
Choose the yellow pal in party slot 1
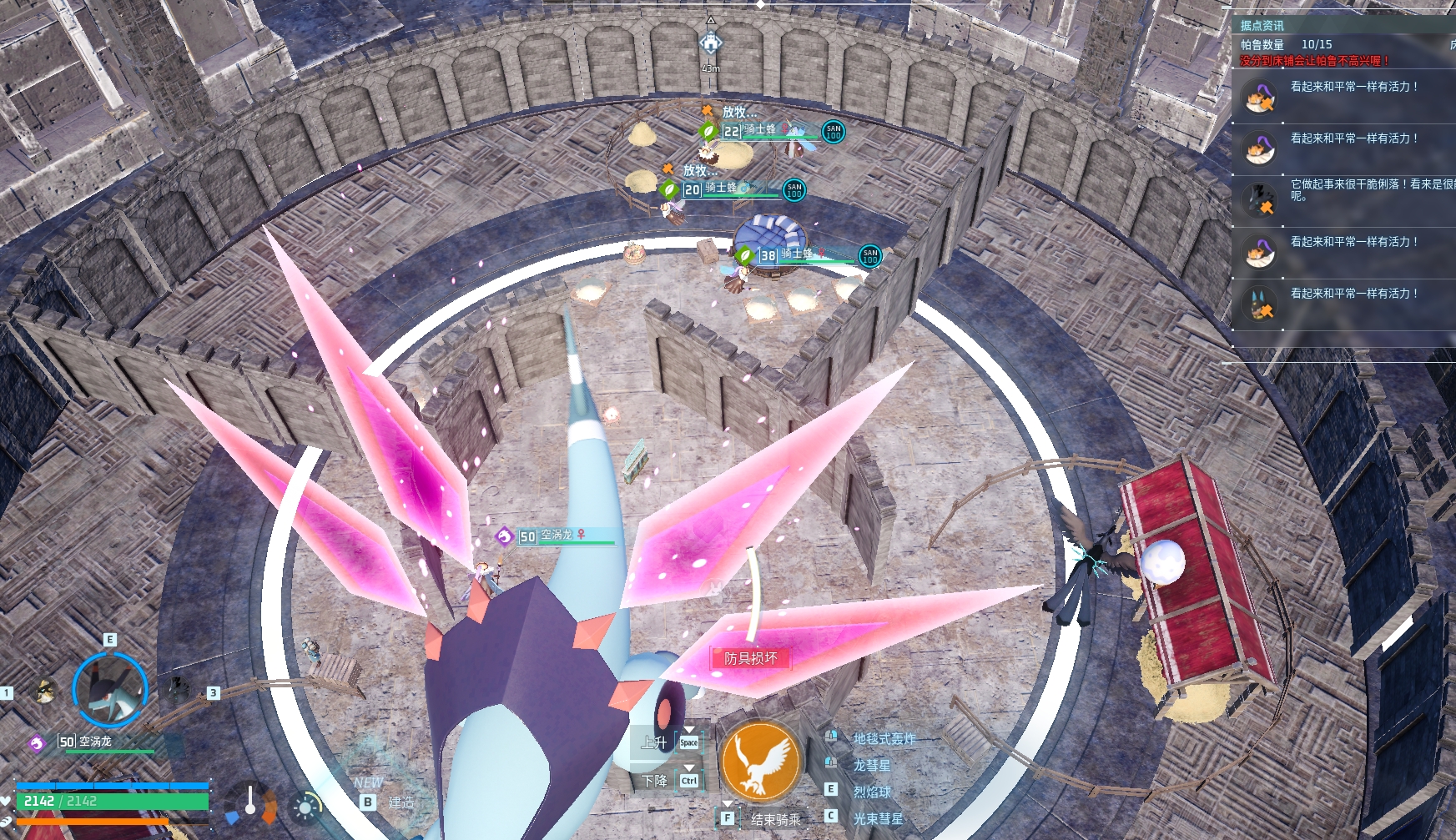(45, 691)
